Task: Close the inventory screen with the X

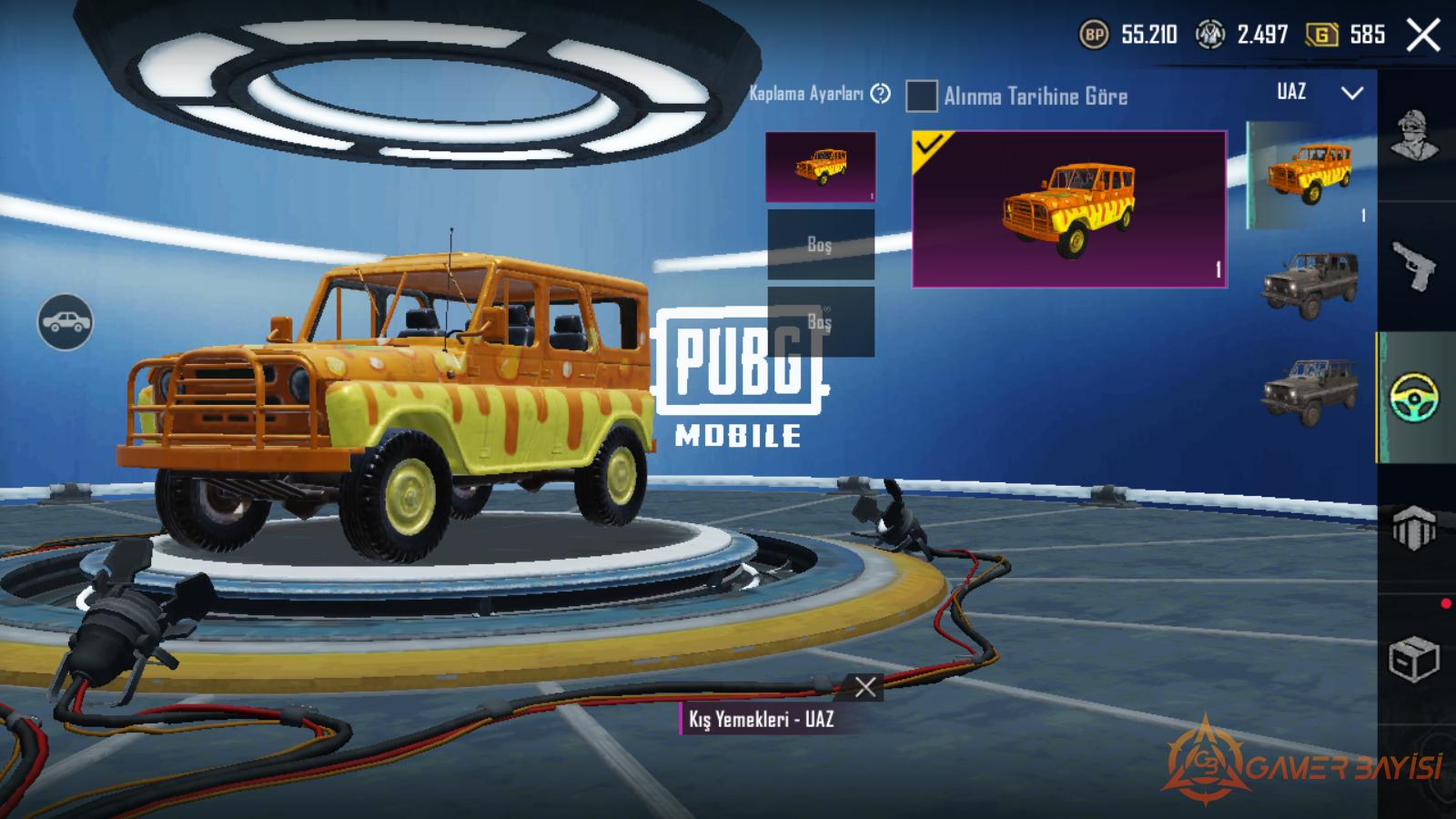Action: click(x=1423, y=36)
